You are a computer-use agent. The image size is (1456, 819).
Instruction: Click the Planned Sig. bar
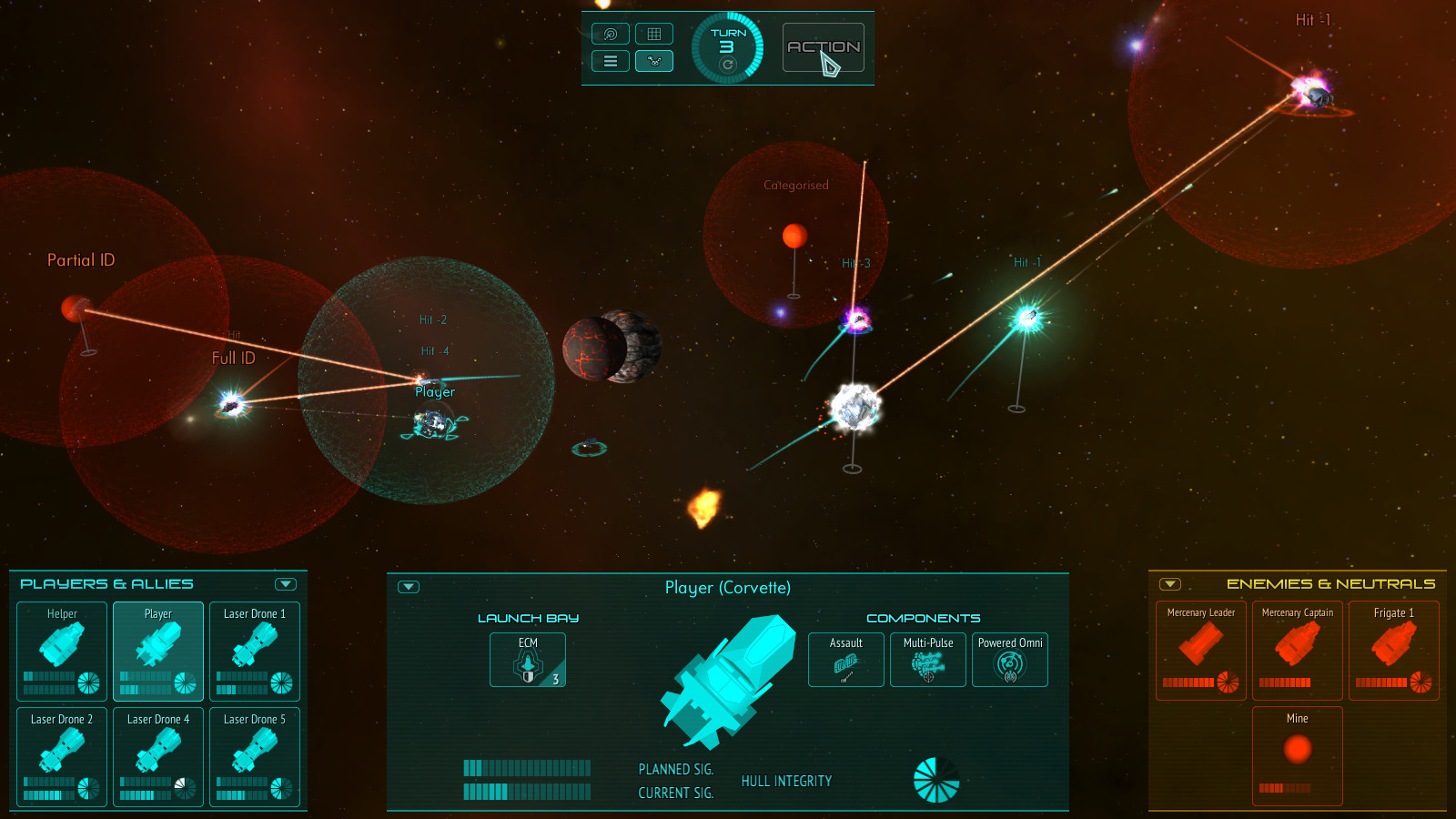pos(528,769)
